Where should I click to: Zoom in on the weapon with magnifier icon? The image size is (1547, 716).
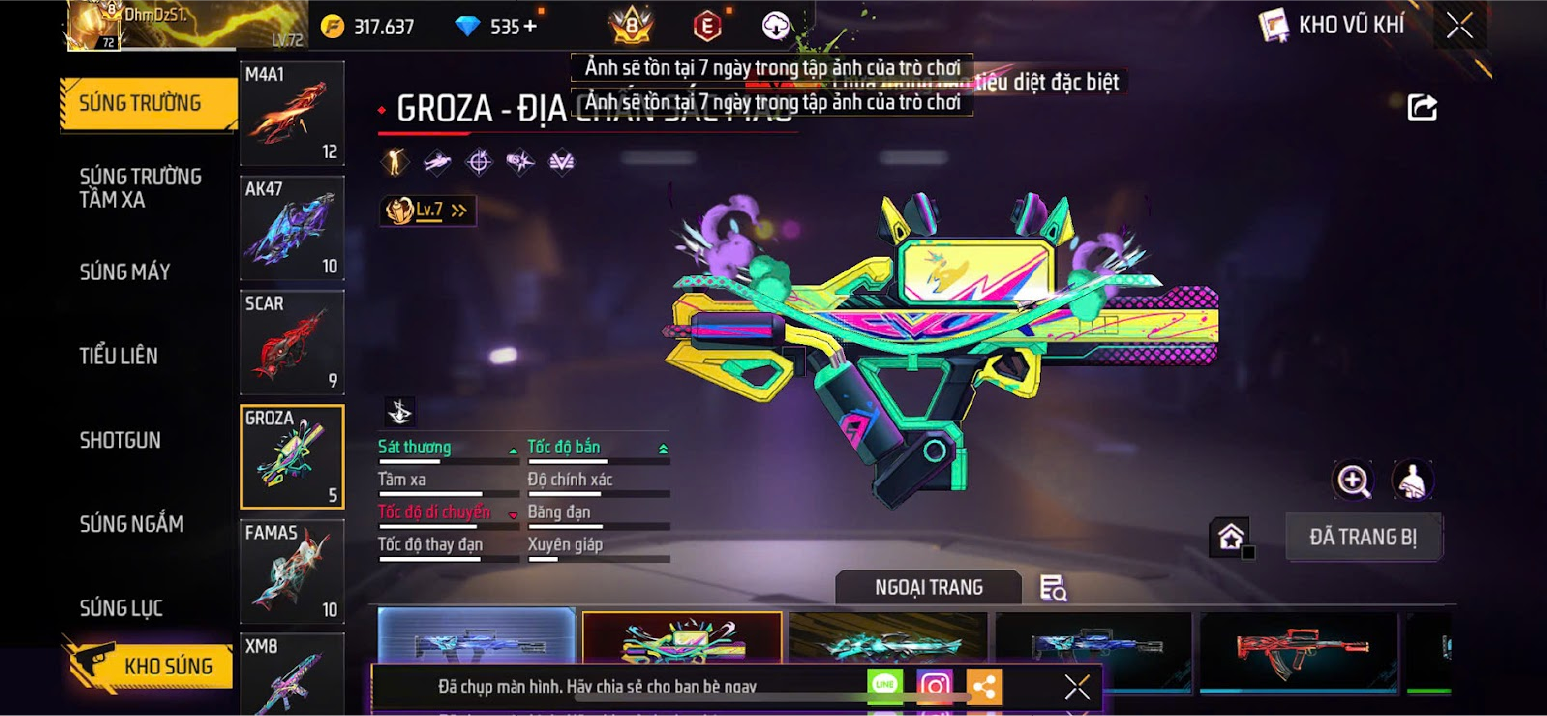point(1353,481)
